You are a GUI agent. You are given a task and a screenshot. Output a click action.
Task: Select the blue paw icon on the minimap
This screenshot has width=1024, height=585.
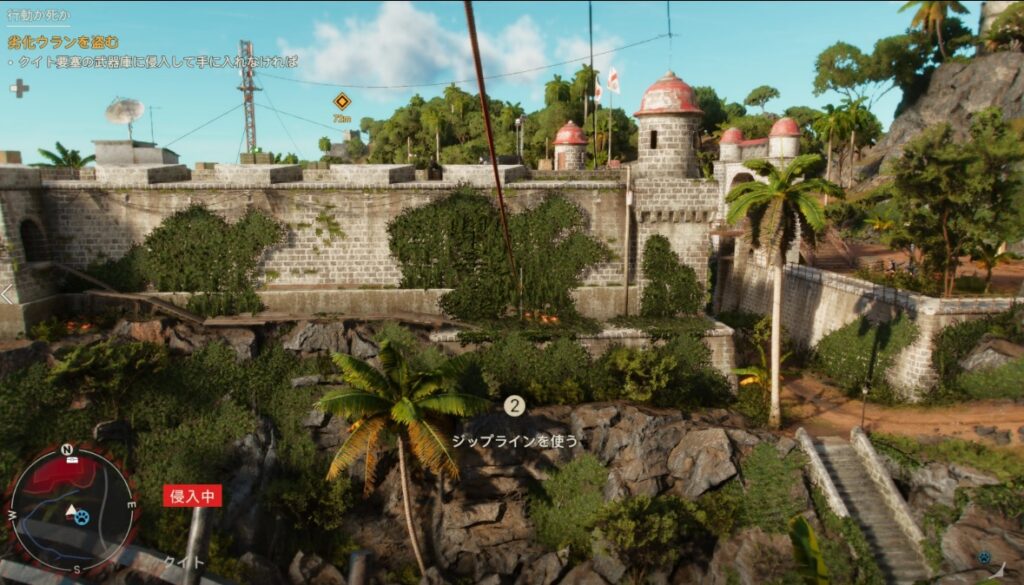pyautogui.click(x=82, y=517)
